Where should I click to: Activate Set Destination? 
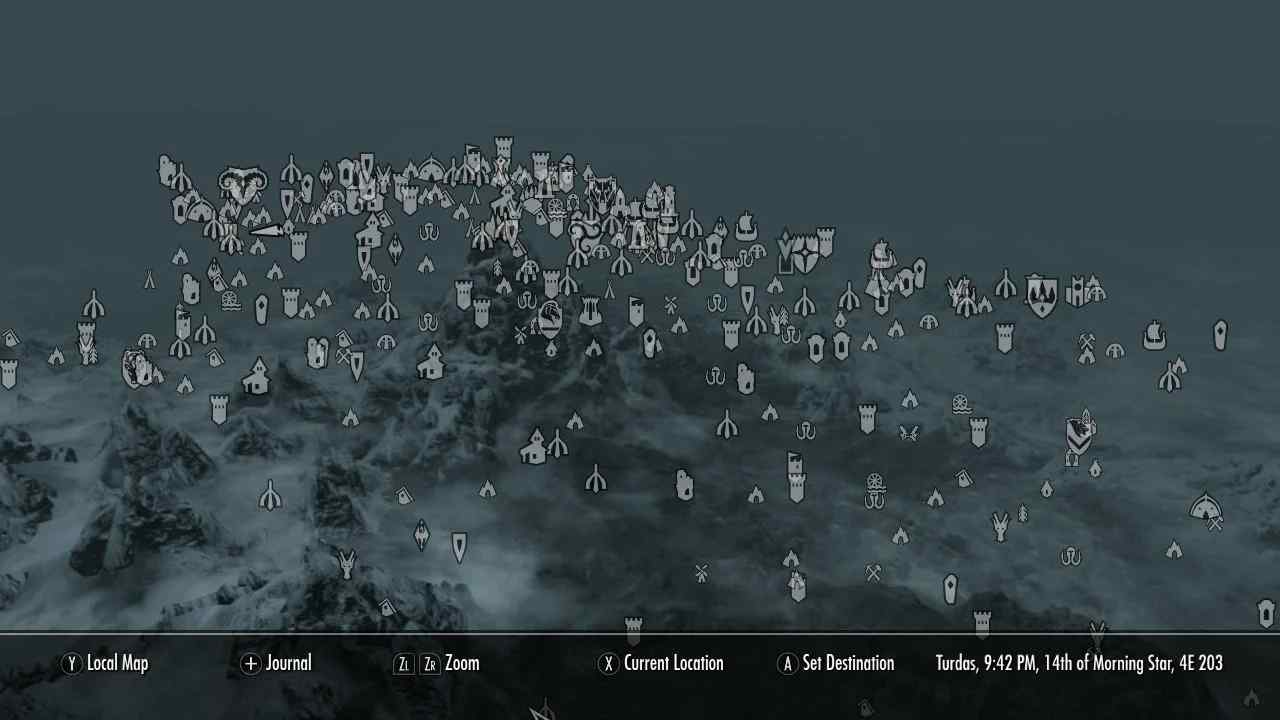pos(836,663)
